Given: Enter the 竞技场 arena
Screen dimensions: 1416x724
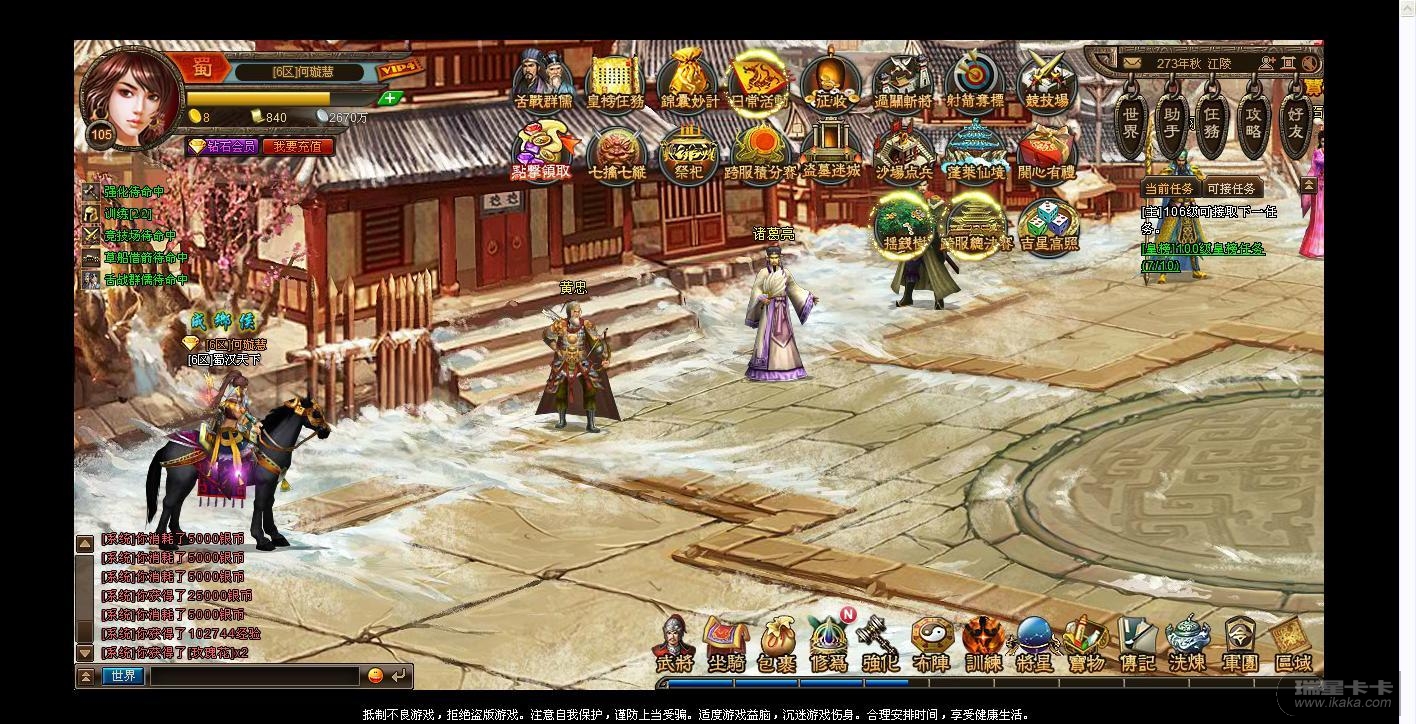Looking at the screenshot, I should point(1047,81).
